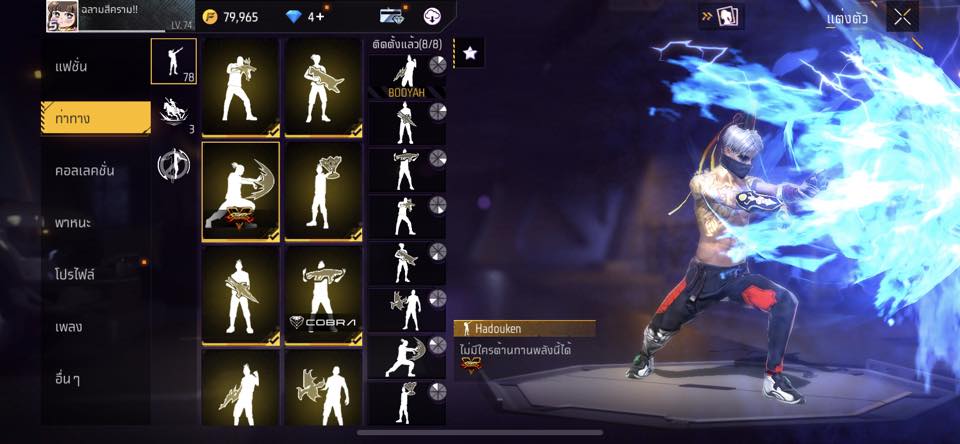960x444 pixels.
Task: Click the gold coin balance
Action: (230, 17)
